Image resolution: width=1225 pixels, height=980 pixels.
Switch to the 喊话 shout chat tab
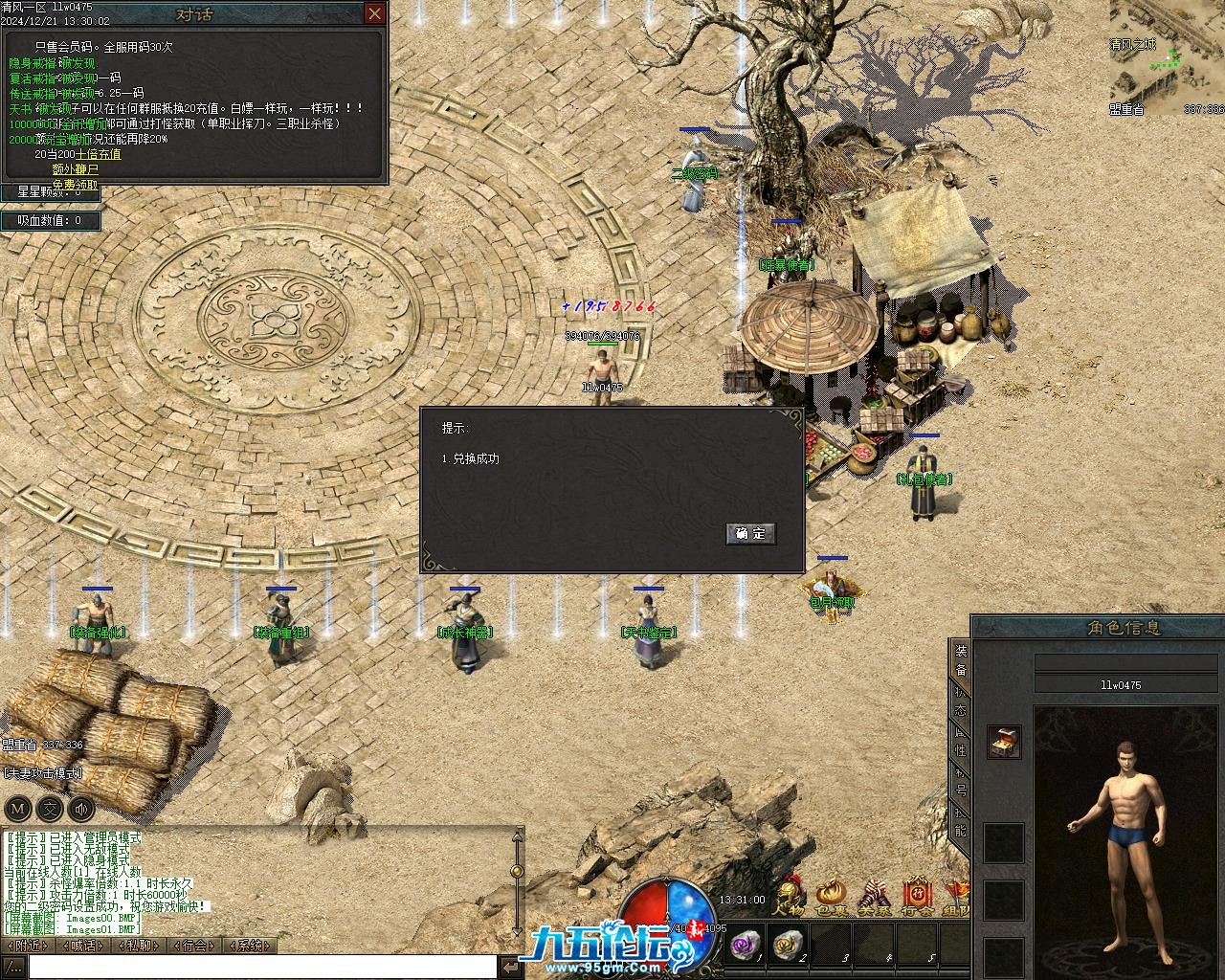coord(82,946)
